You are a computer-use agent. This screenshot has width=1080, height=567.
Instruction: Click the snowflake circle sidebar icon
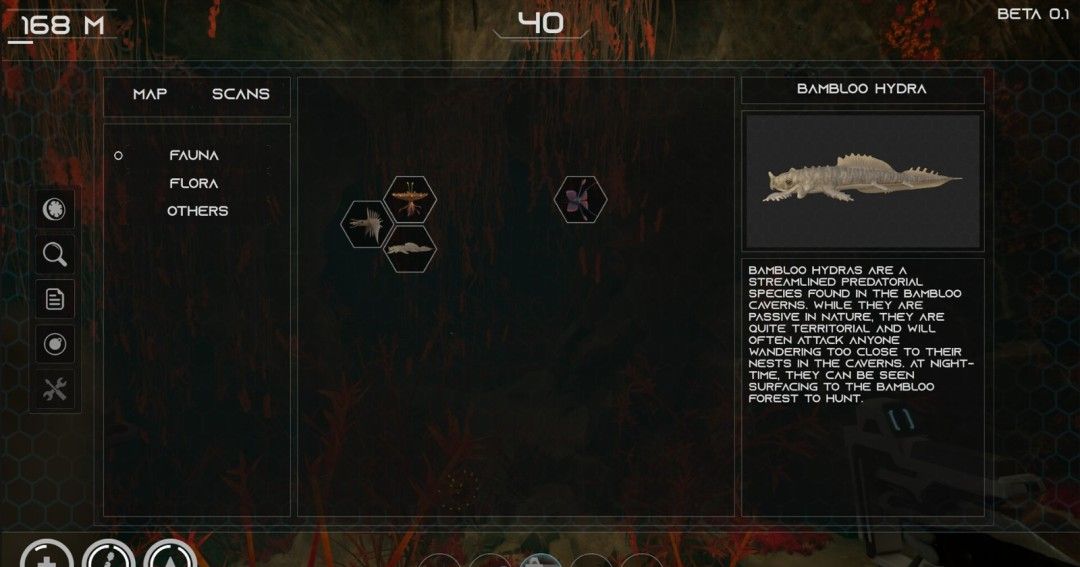click(x=55, y=209)
